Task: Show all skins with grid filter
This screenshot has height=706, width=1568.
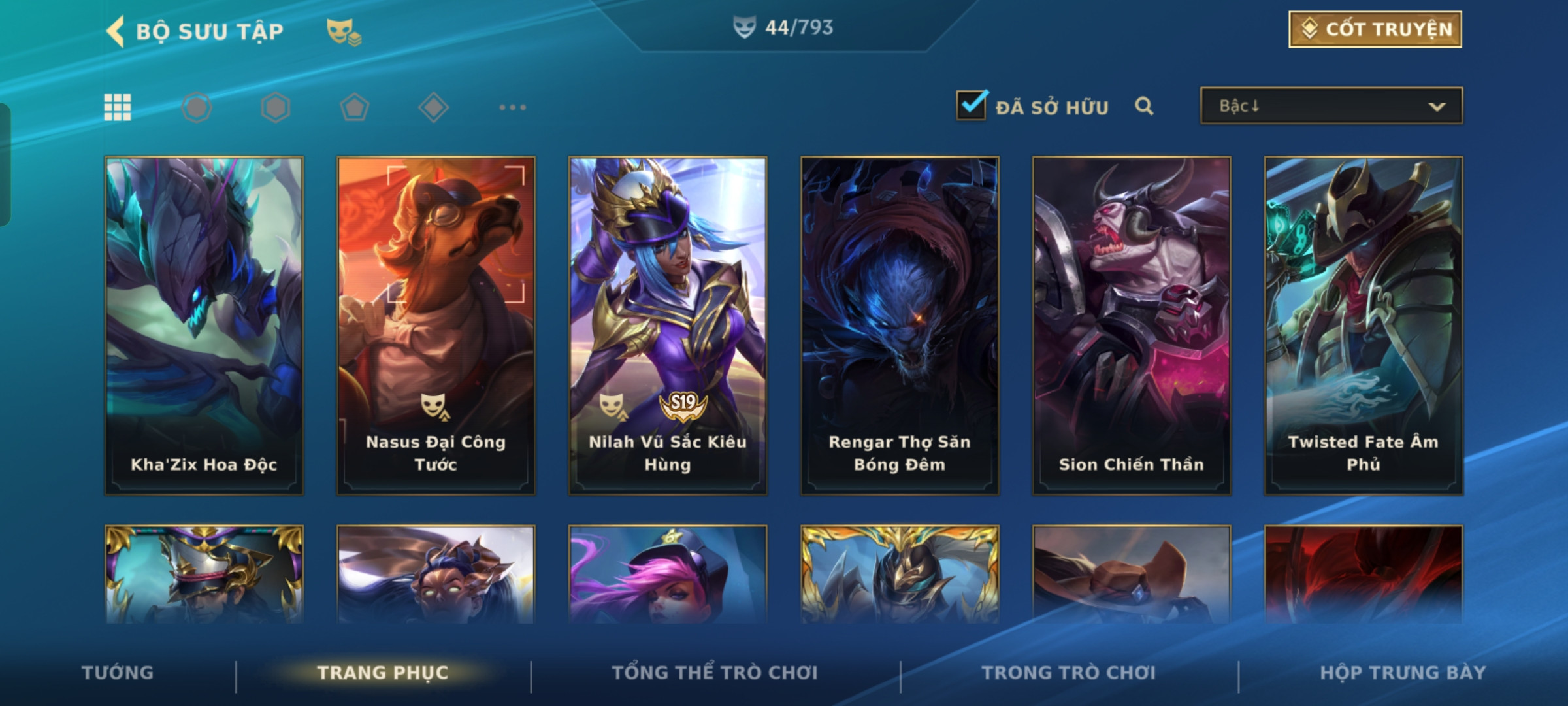Action: coord(118,107)
